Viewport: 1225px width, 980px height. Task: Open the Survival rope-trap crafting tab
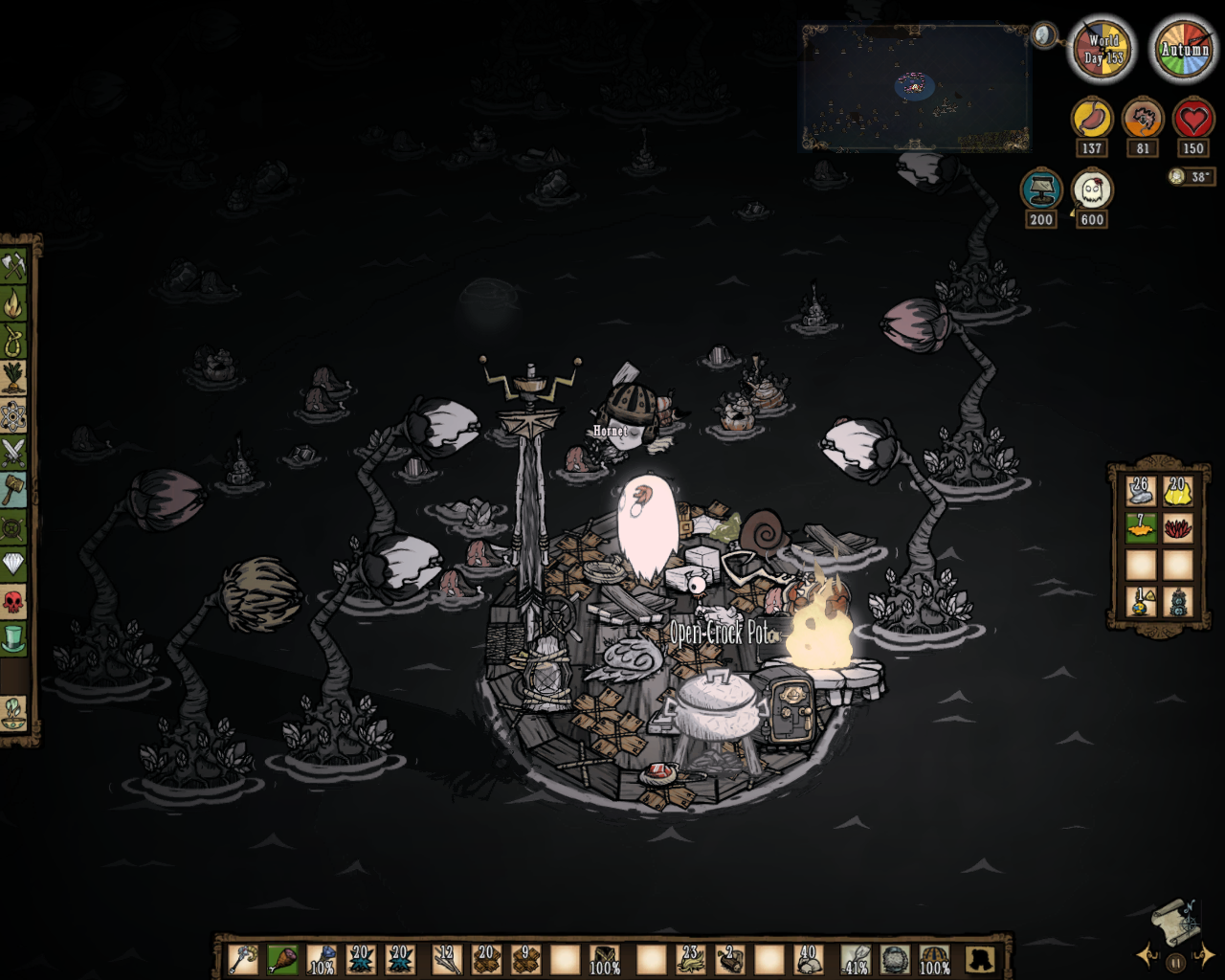(13, 341)
